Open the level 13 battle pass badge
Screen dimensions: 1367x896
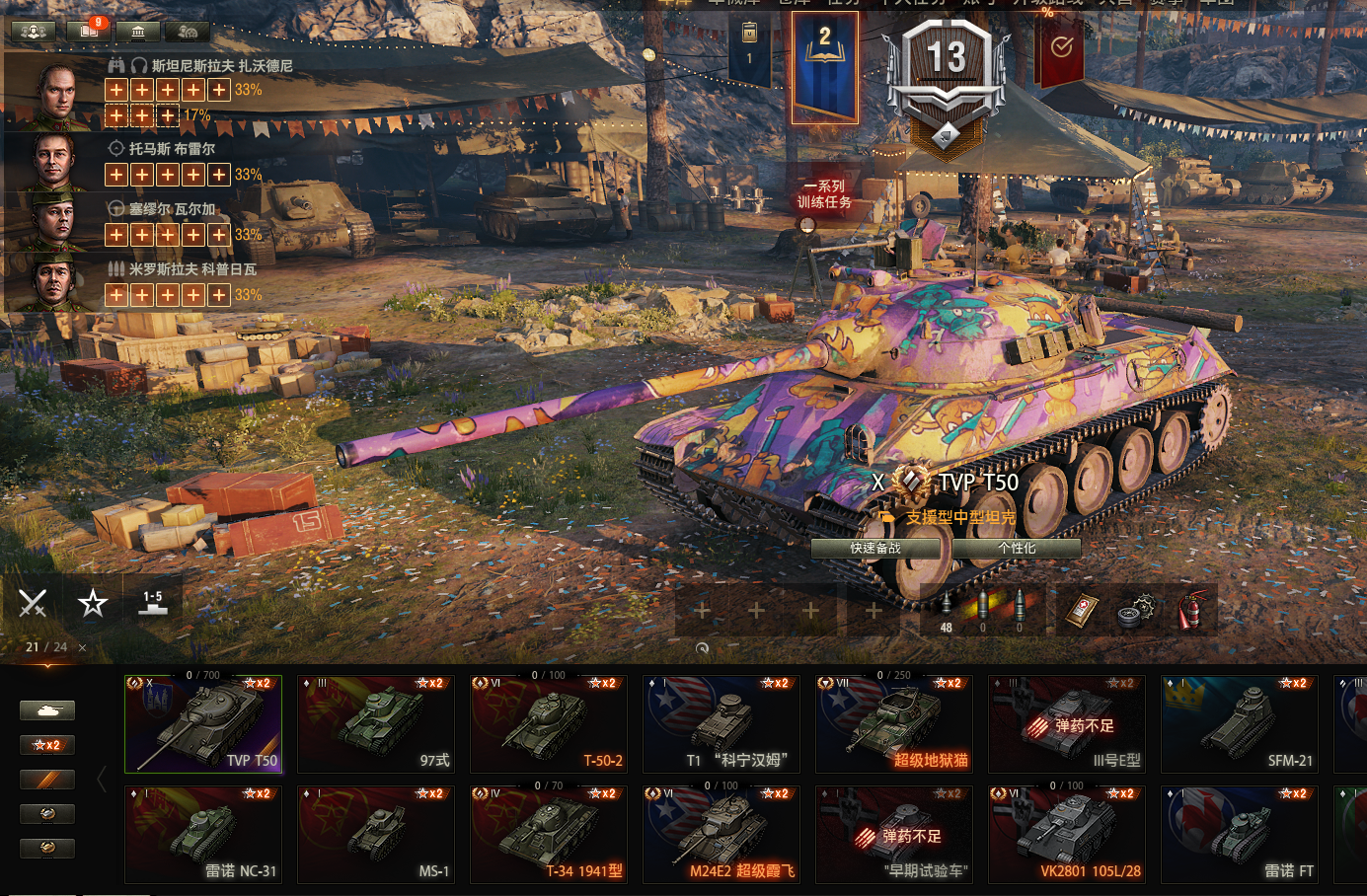(947, 84)
